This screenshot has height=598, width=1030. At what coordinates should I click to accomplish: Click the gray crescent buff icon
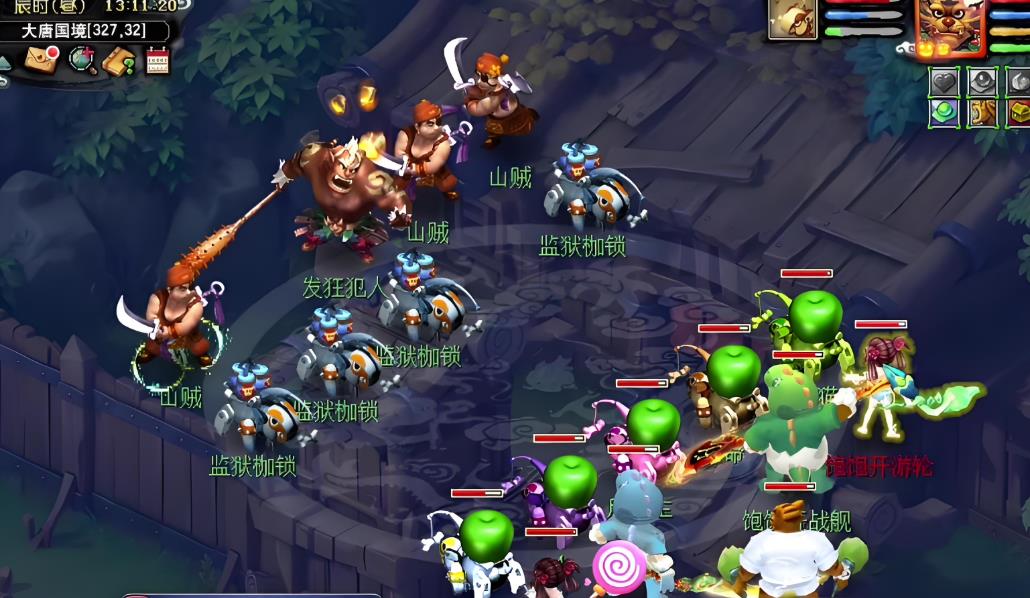click(x=1018, y=81)
